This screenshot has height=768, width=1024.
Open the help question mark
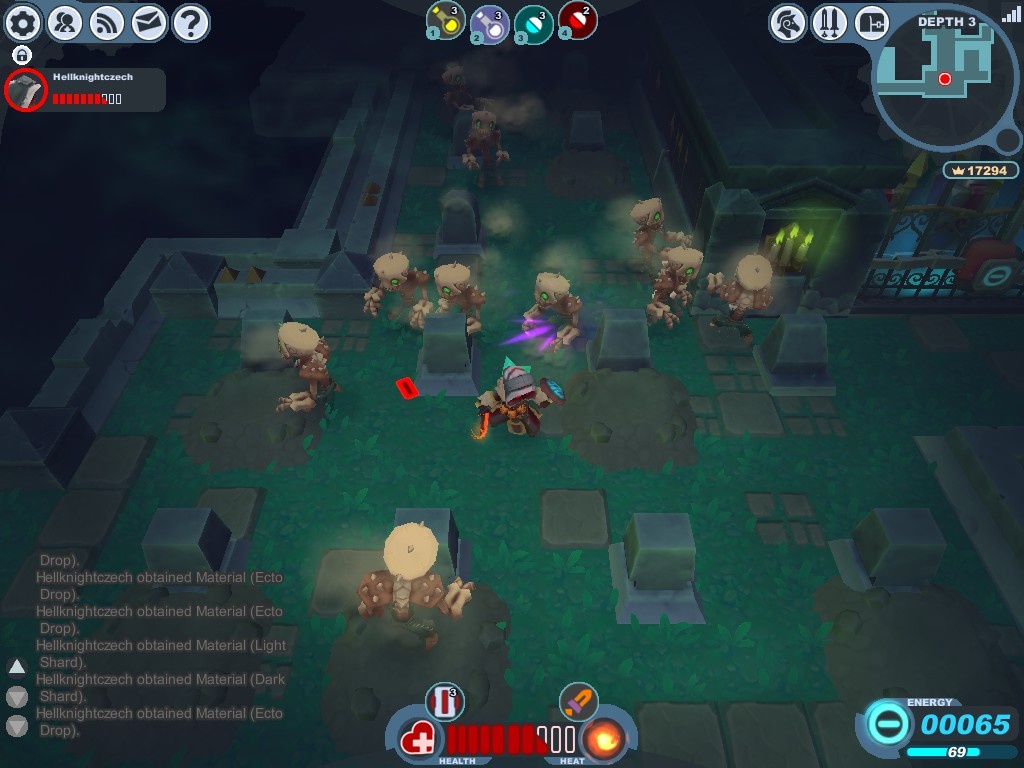coord(191,22)
